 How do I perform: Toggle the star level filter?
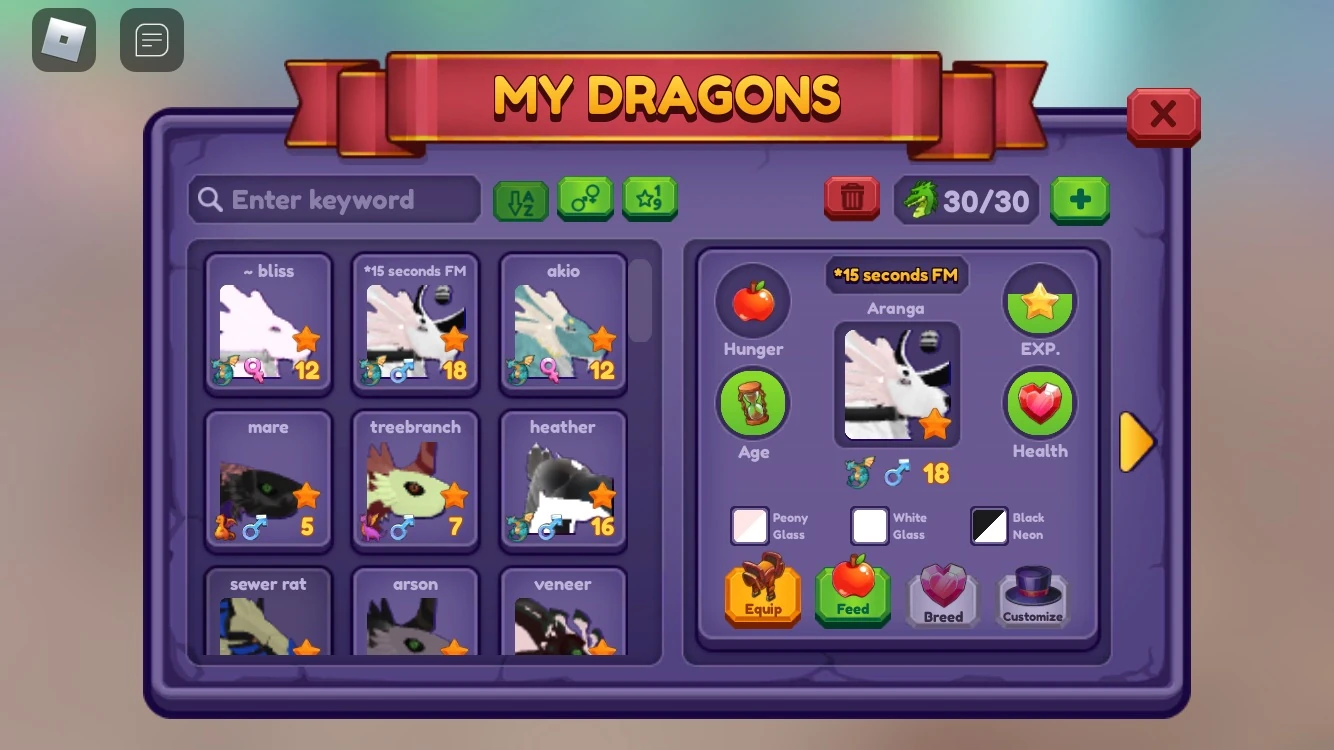[x=651, y=199]
